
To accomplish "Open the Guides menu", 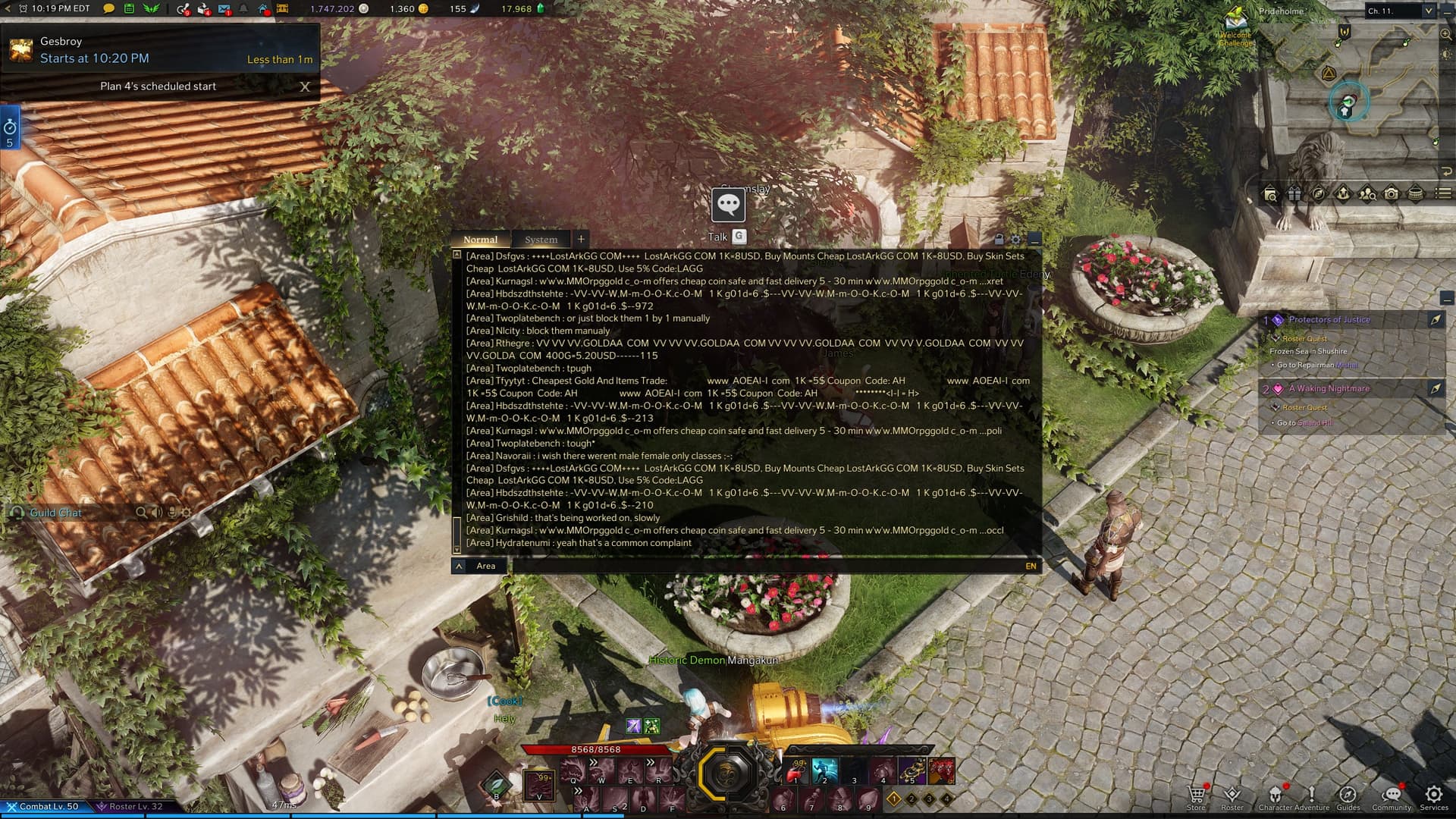I will click(1348, 795).
